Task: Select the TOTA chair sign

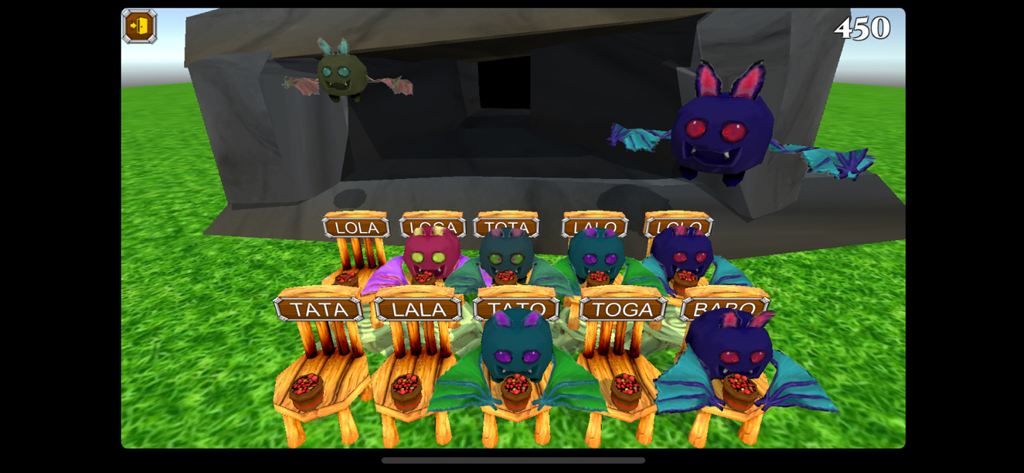Action: [507, 224]
